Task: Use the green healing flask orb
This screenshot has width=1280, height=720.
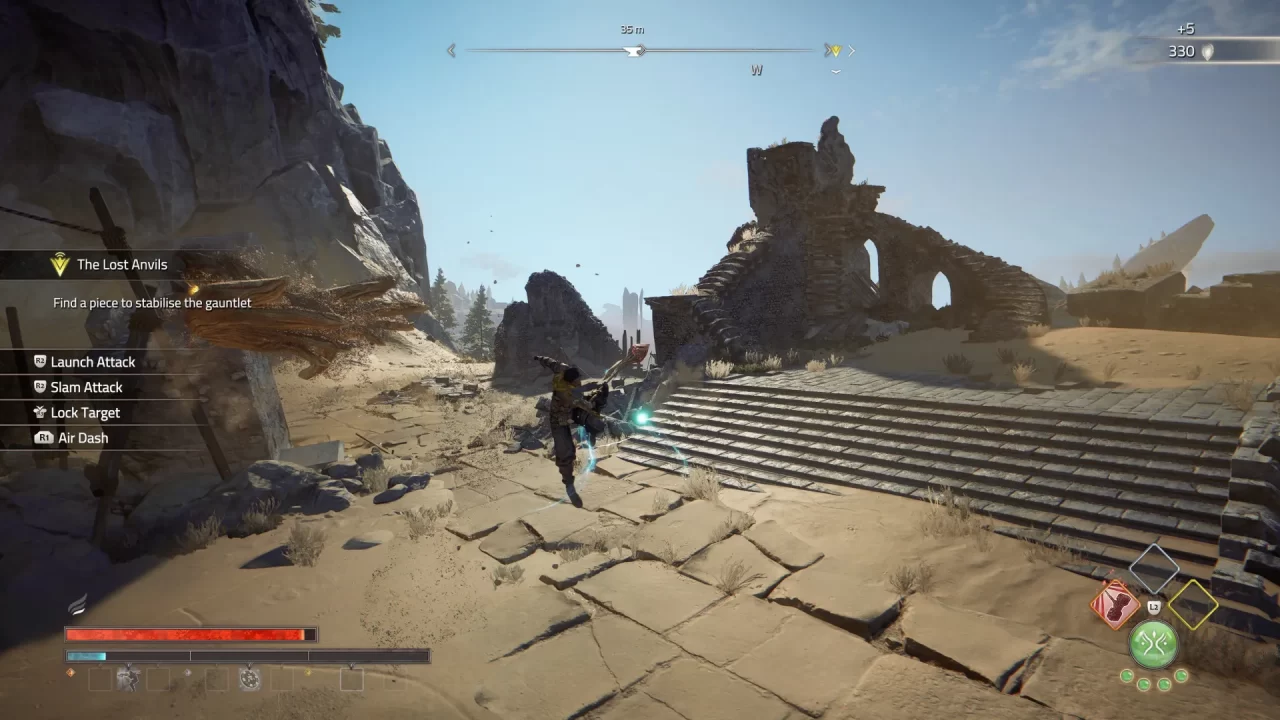Action: (x=1153, y=643)
